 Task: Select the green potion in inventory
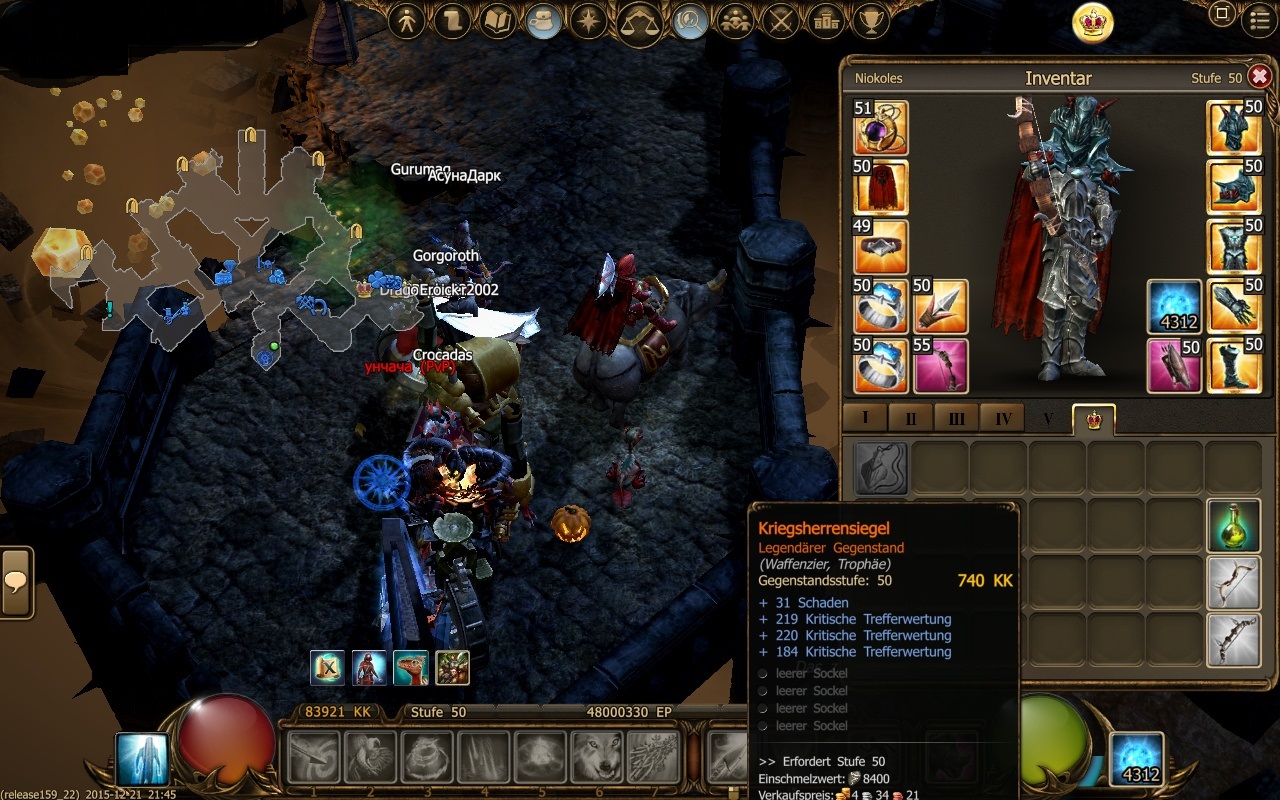click(x=1234, y=526)
